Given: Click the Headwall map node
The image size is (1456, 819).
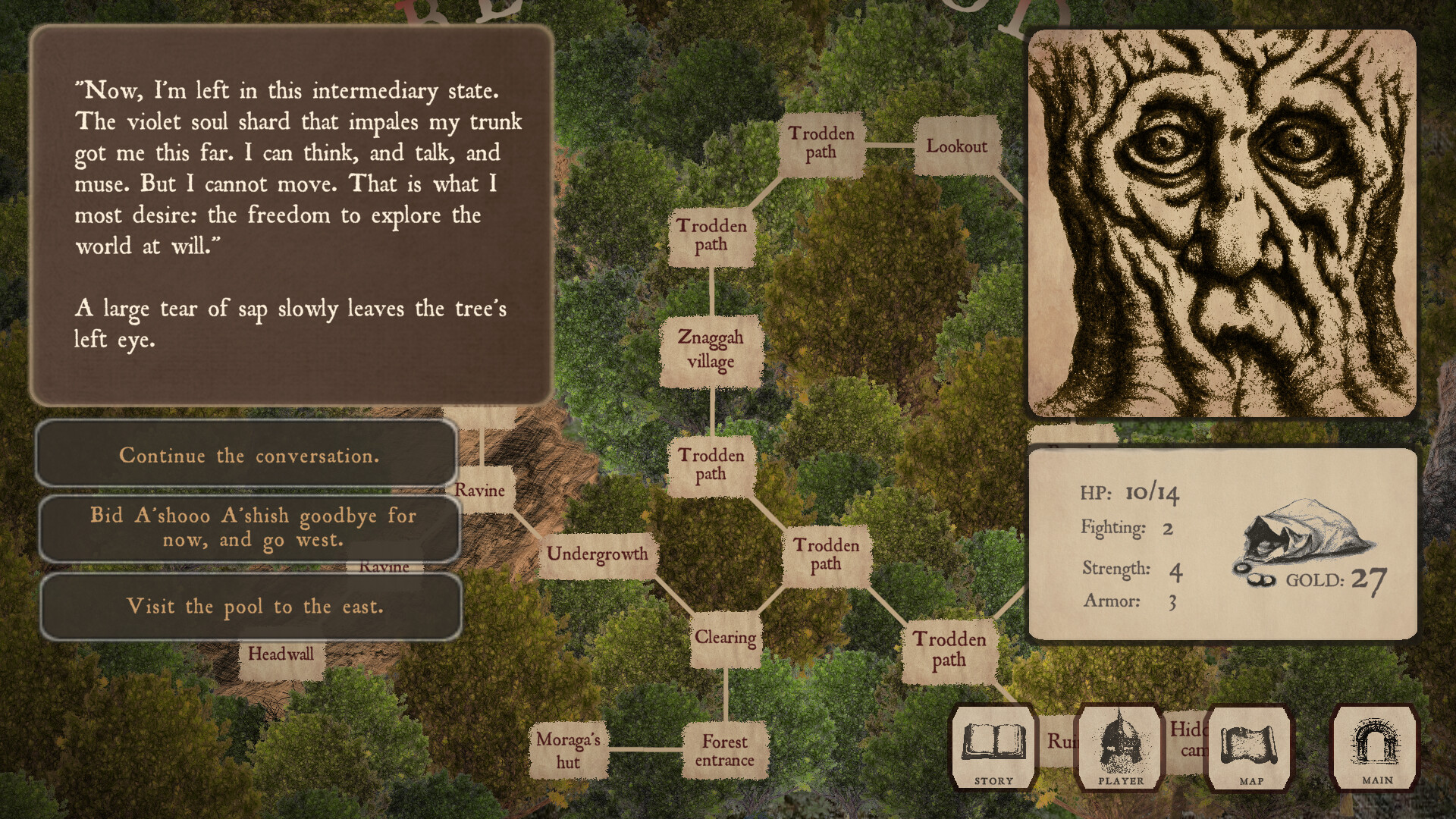Looking at the screenshot, I should tap(281, 653).
